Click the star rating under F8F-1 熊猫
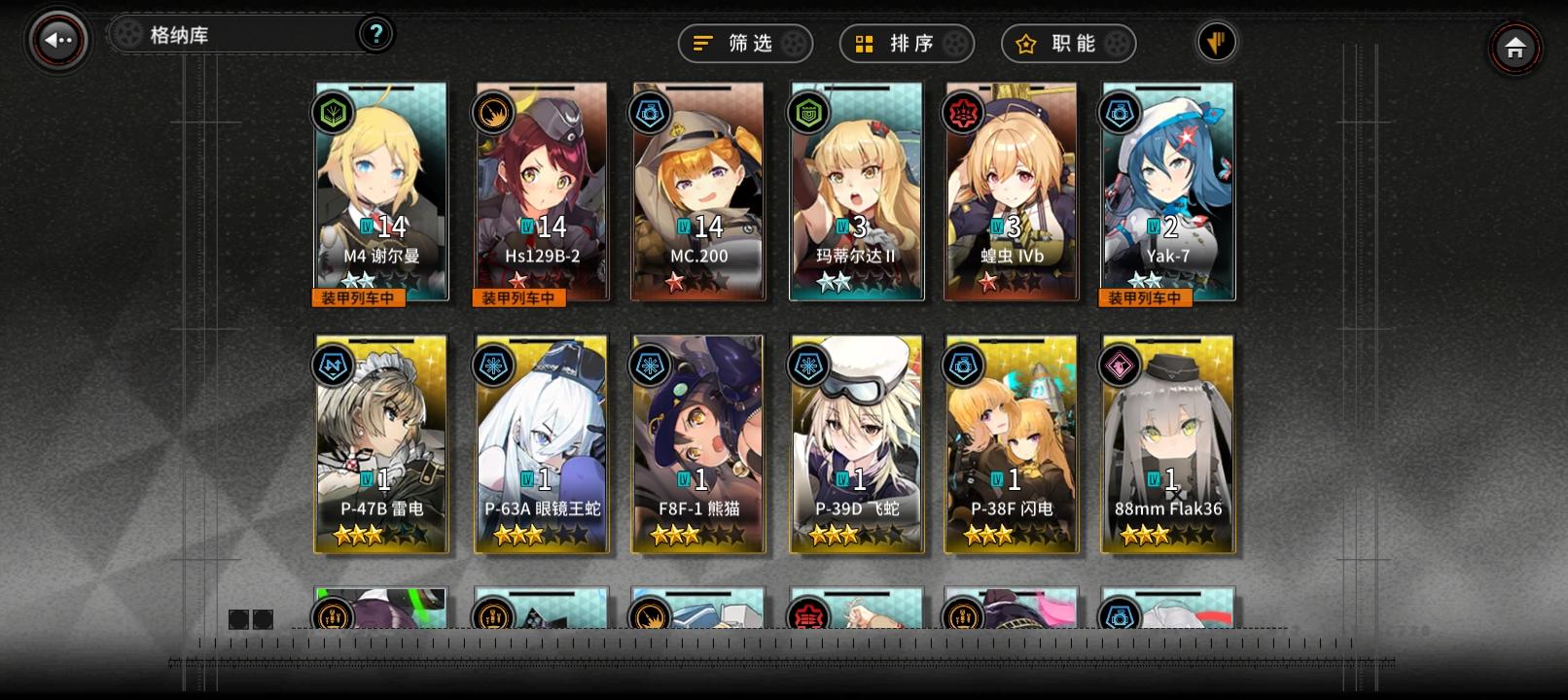This screenshot has height=700, width=1568. tap(698, 533)
